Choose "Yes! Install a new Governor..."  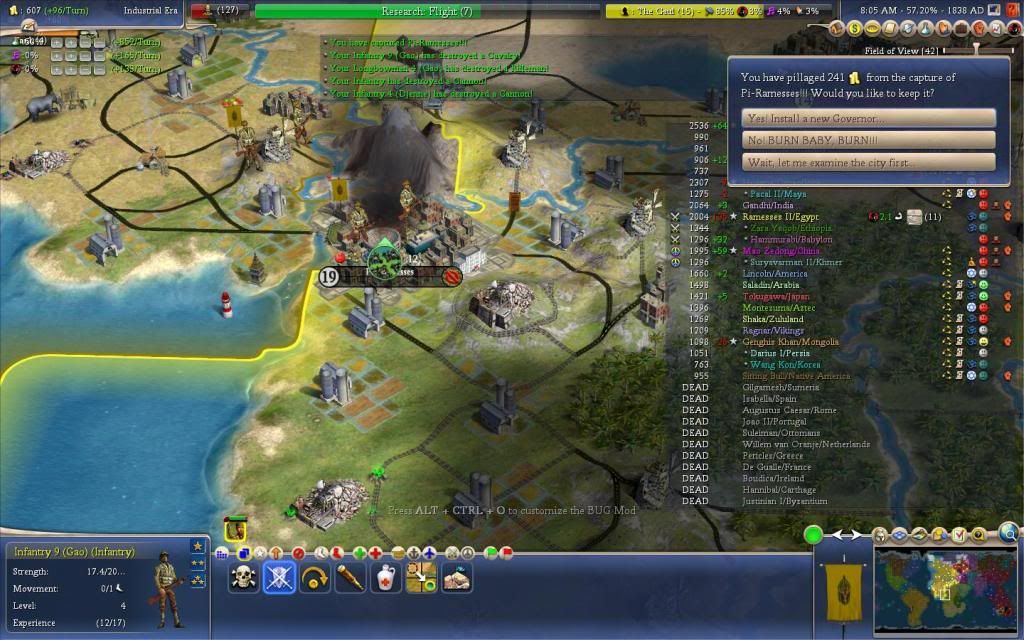(869, 118)
